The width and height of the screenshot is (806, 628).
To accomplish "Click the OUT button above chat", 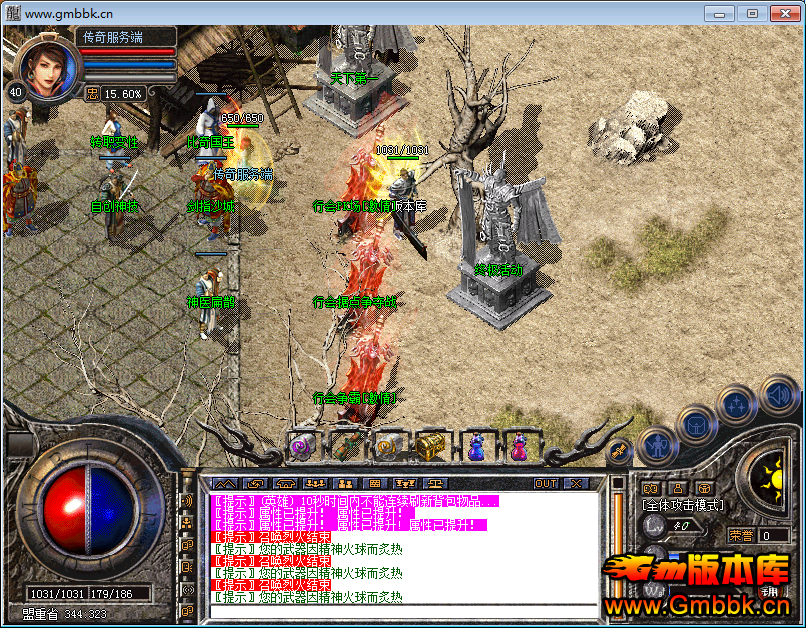I will (545, 484).
